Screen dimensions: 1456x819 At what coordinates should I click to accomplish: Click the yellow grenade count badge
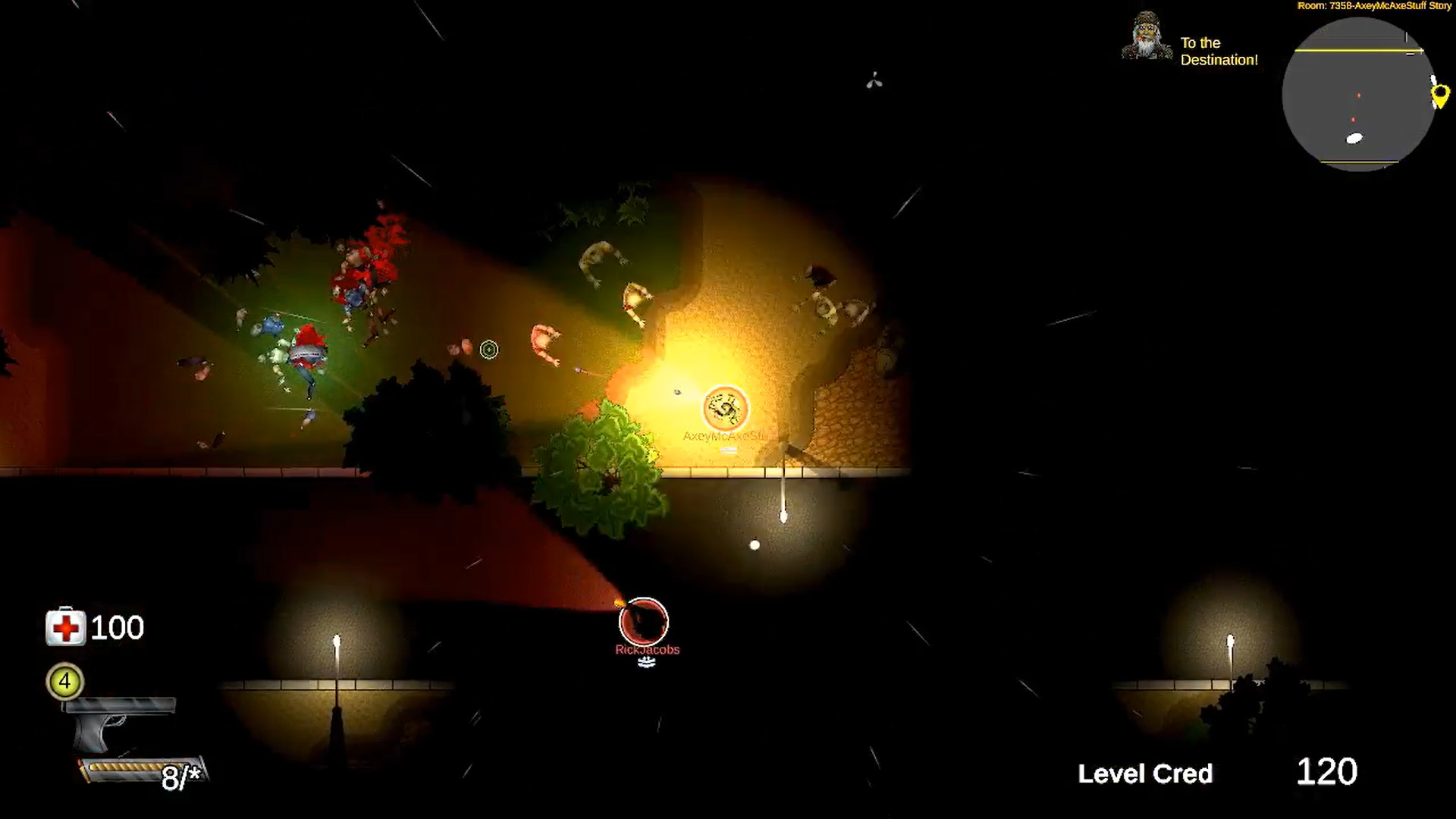(64, 682)
